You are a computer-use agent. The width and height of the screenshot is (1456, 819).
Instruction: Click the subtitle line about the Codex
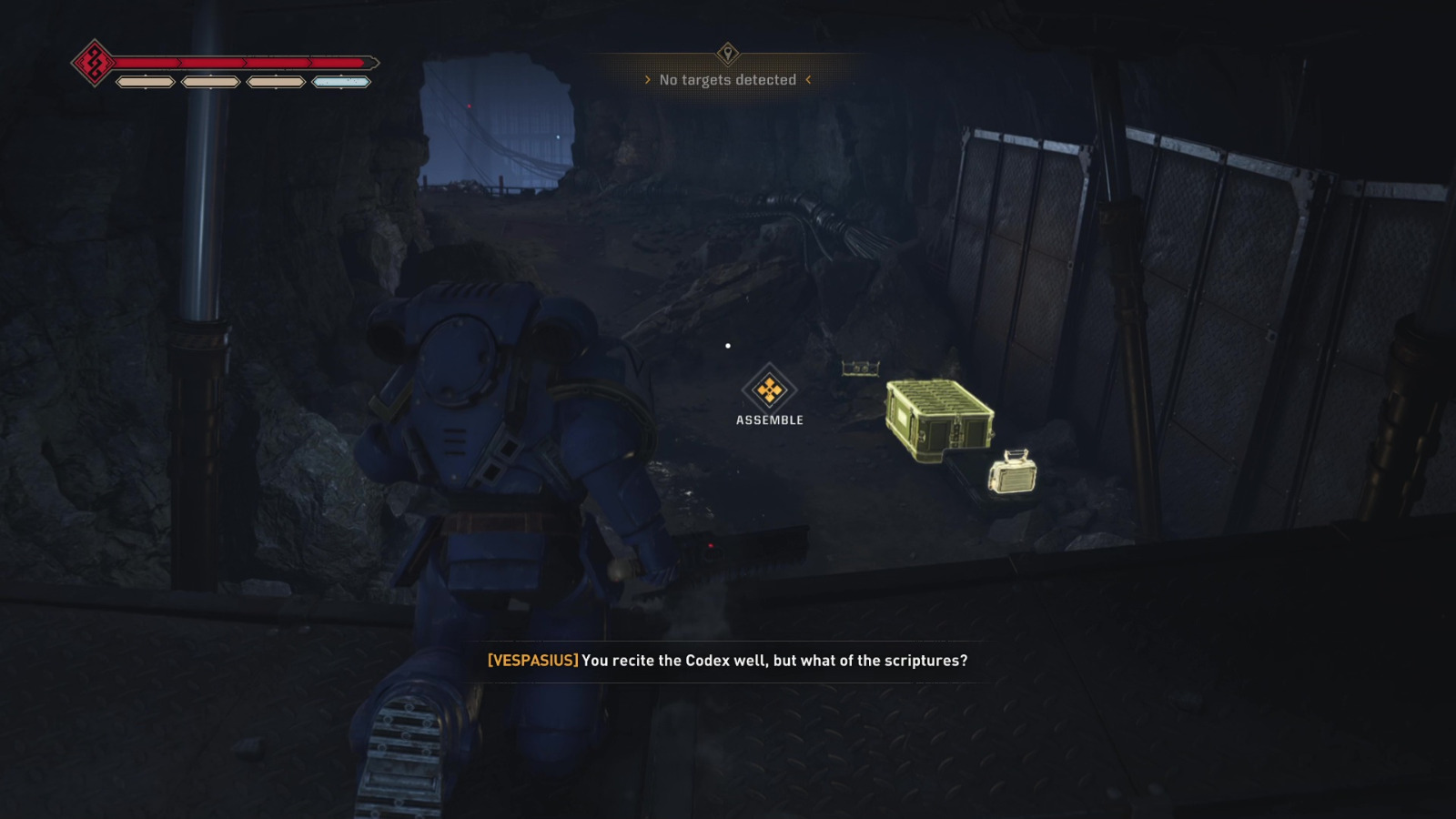(x=774, y=662)
